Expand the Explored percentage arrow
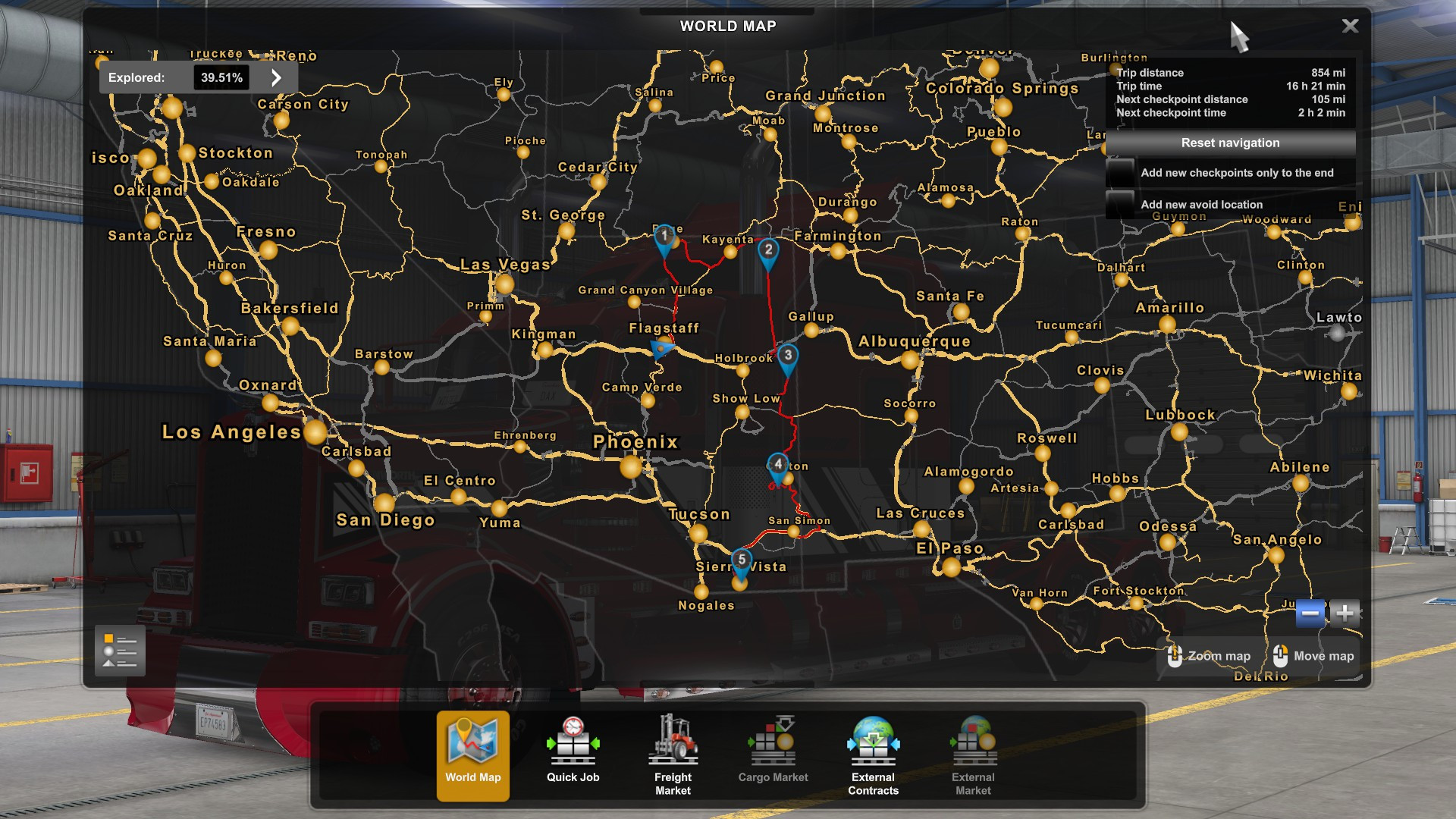The width and height of the screenshot is (1456, 819). point(277,77)
